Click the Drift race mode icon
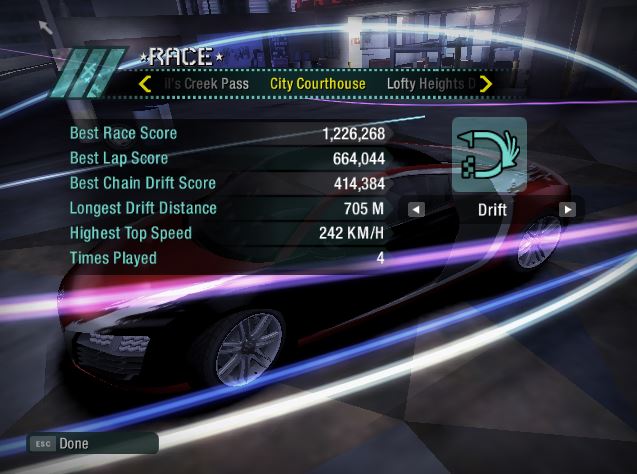Screen dimensions: 637x474 (x=489, y=155)
